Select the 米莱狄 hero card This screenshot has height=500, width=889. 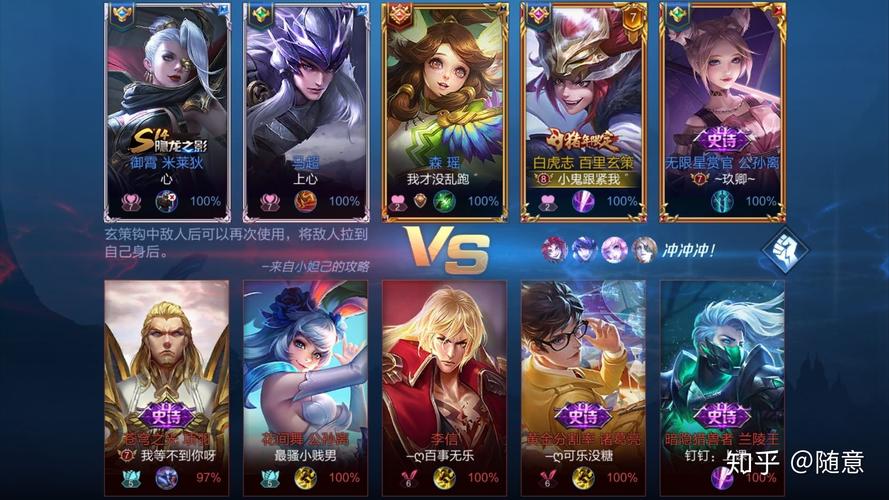tap(168, 110)
